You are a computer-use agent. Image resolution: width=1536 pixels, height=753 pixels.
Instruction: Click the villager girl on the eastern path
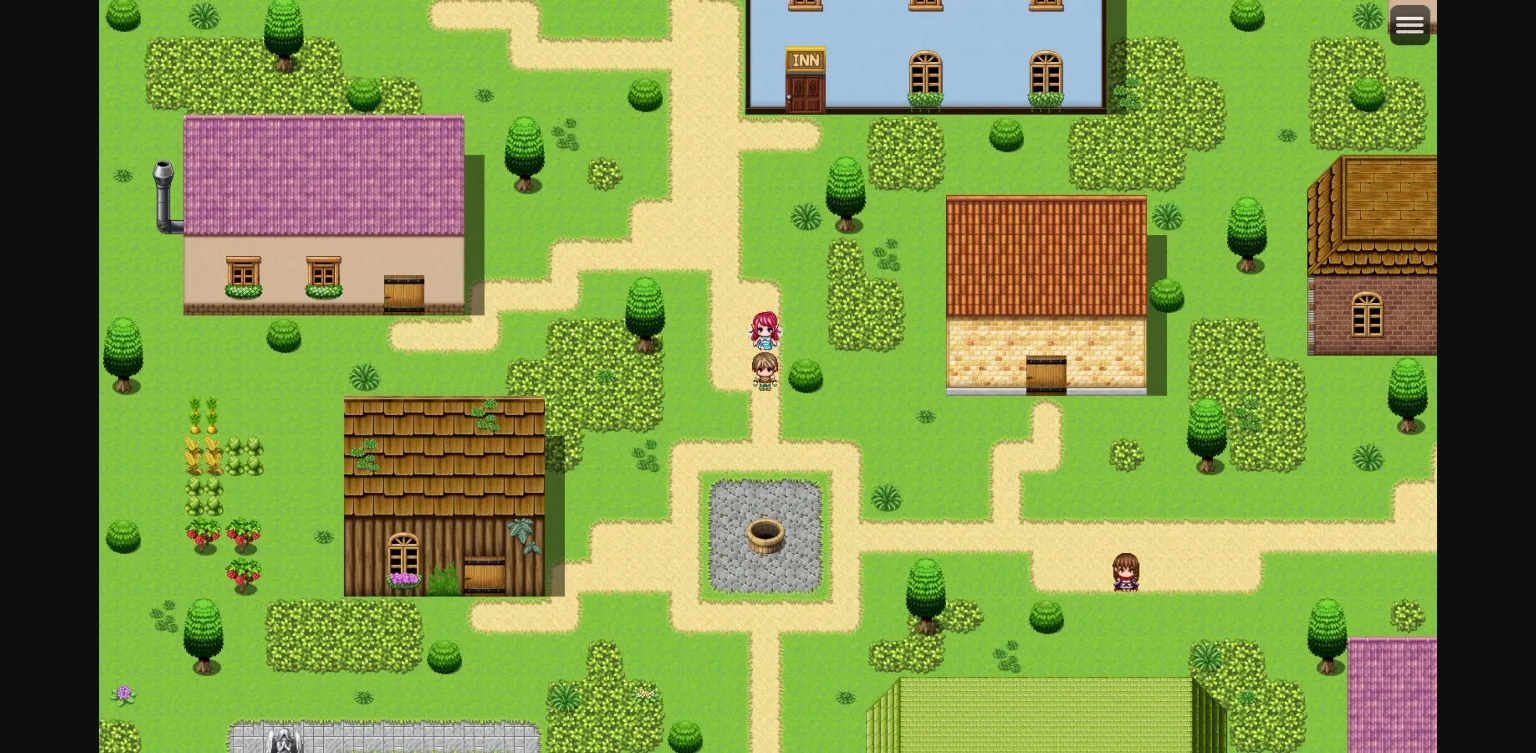tap(1125, 572)
